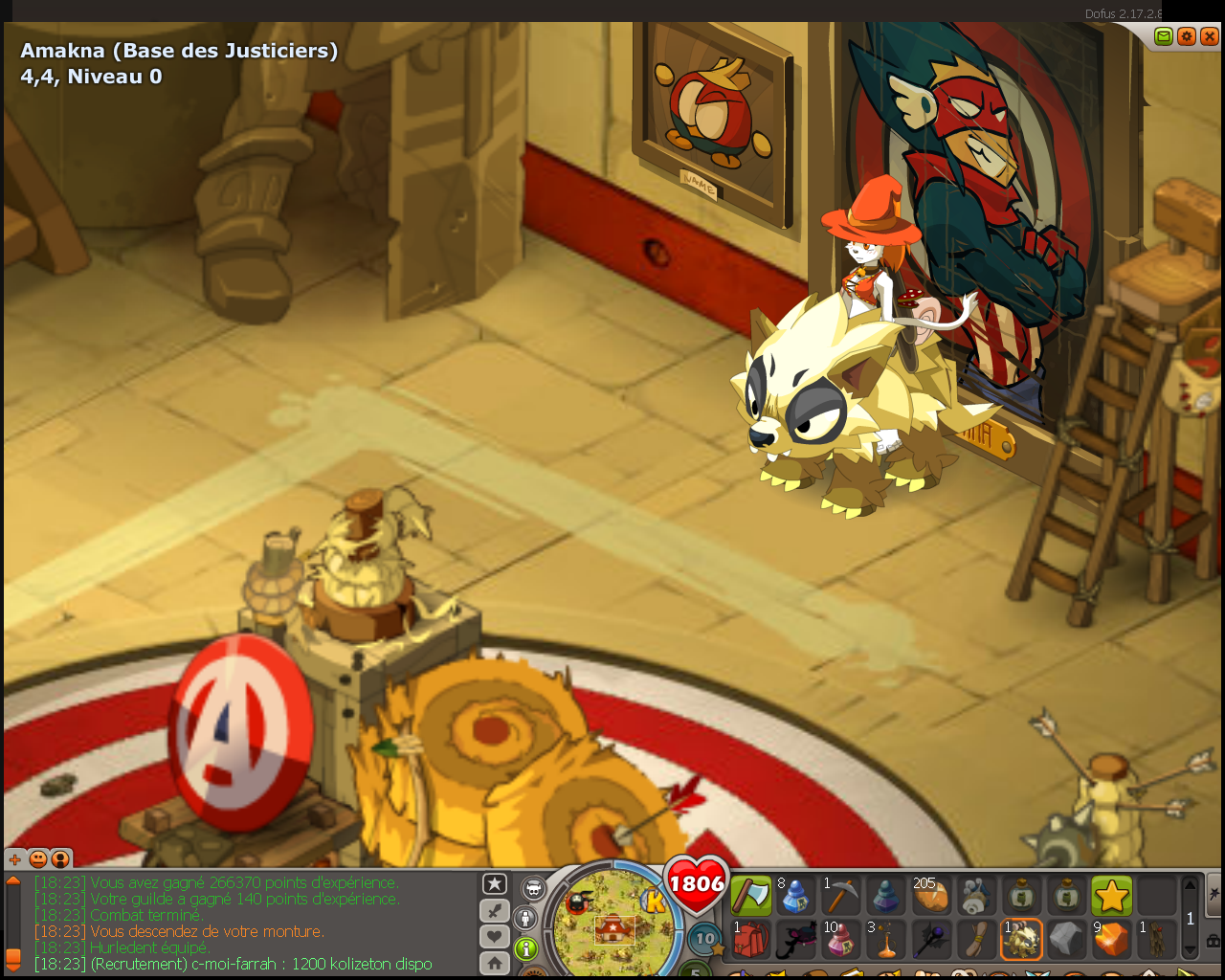Select the pickaxe hotbar slot
1225x980 pixels.
841,897
